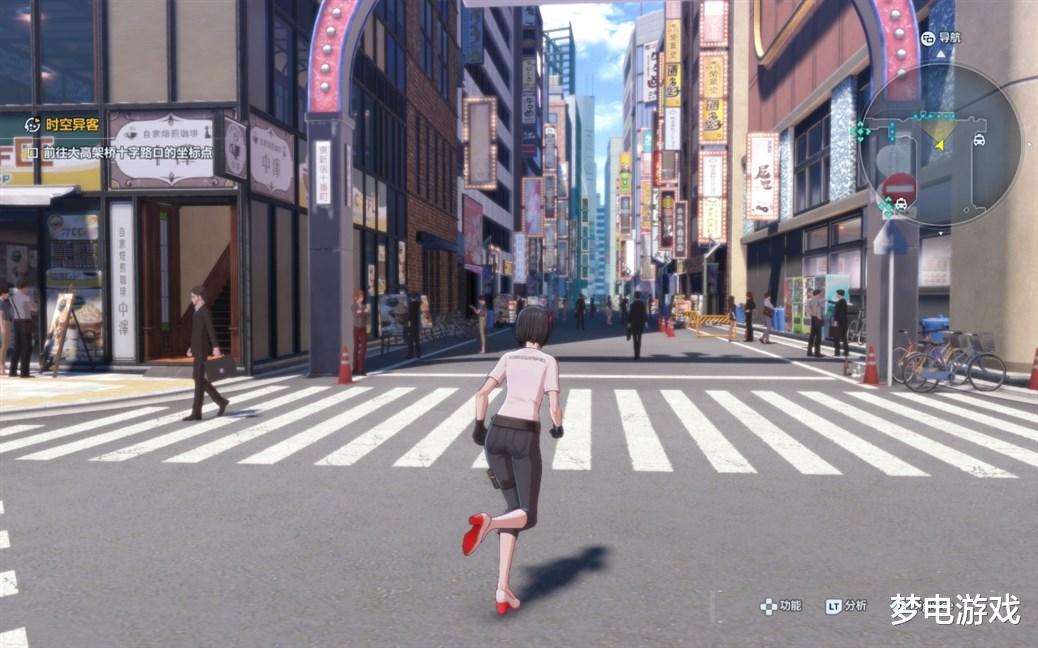Click the yellow player arrow on the minimap
Image resolution: width=1038 pixels, height=648 pixels.
coord(940,143)
